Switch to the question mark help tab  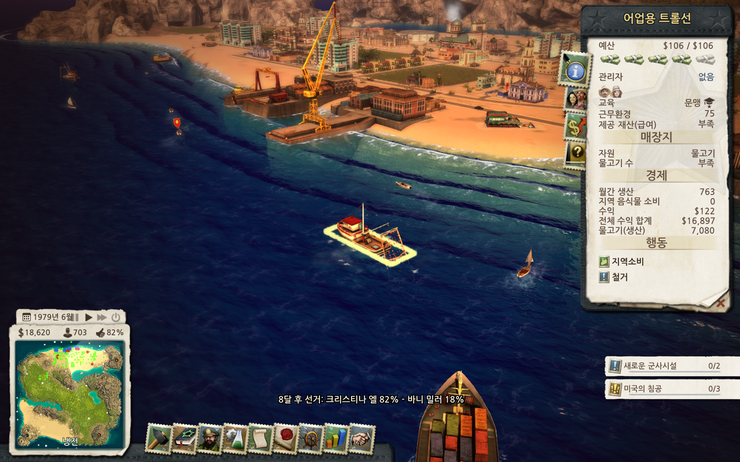coord(575,153)
